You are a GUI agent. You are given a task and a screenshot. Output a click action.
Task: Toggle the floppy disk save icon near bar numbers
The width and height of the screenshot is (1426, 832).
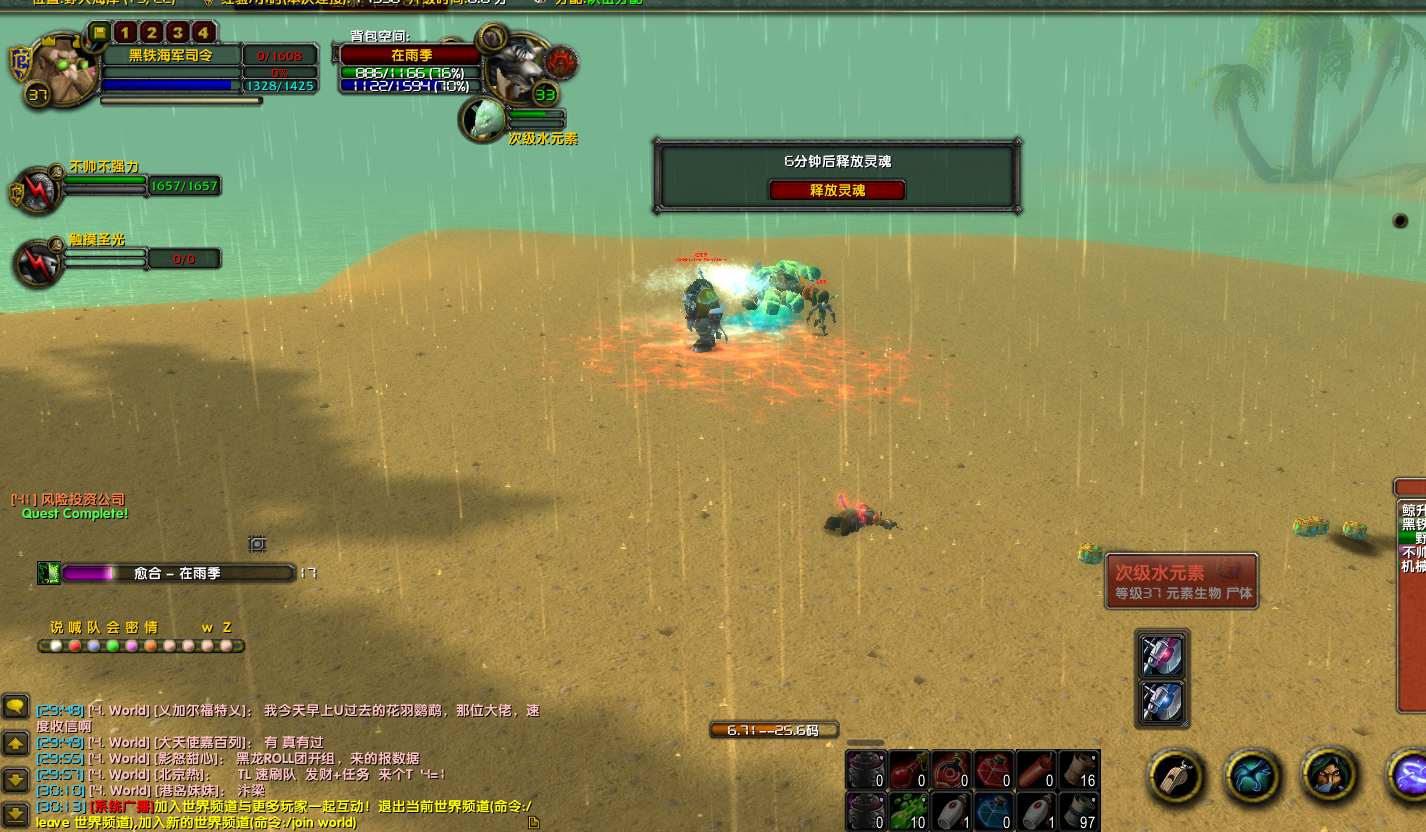(x=100, y=32)
